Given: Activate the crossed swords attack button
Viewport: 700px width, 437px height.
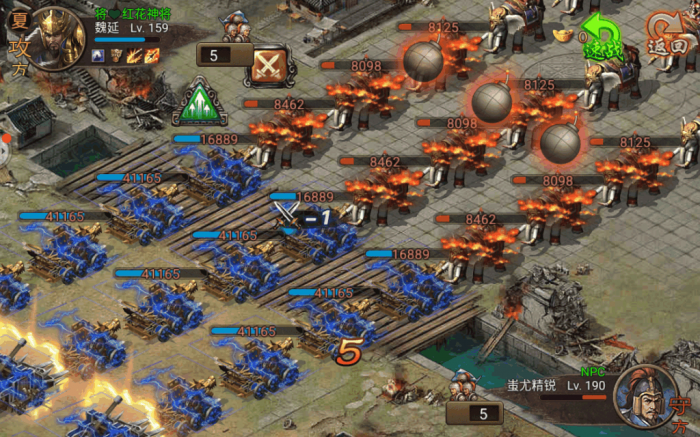Looking at the screenshot, I should click(x=268, y=64).
